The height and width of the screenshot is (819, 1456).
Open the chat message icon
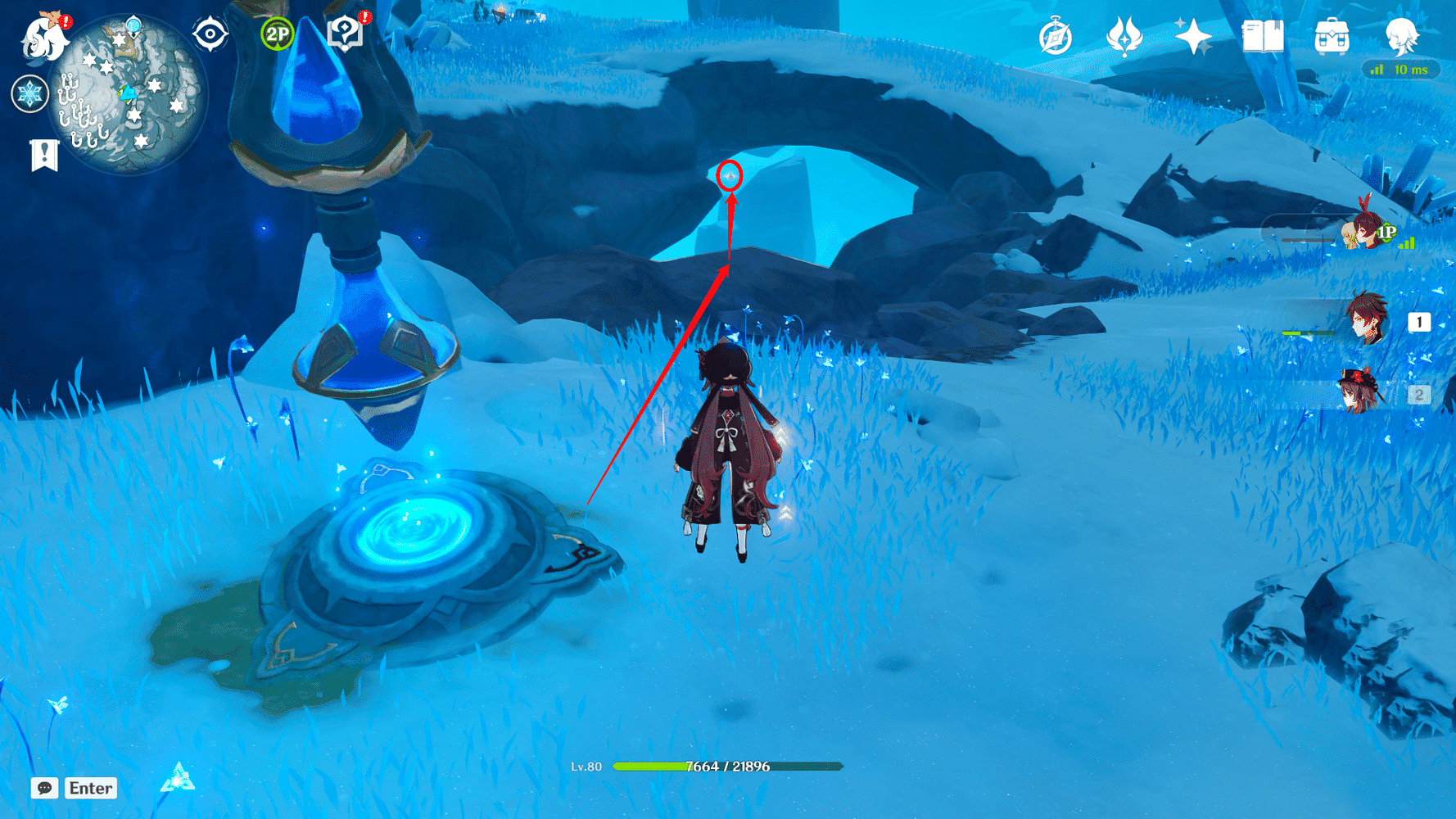[45, 789]
